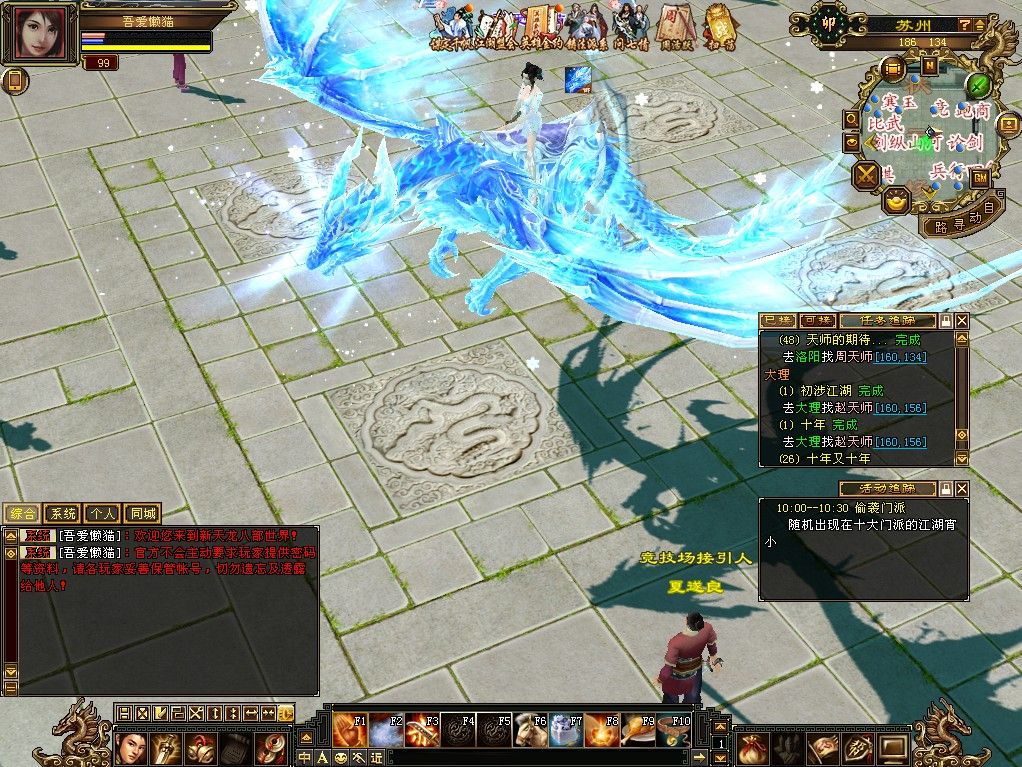Image resolution: width=1022 pixels, height=767 pixels.
Task: Switch to the 系统 chat tab
Action: click(x=63, y=513)
